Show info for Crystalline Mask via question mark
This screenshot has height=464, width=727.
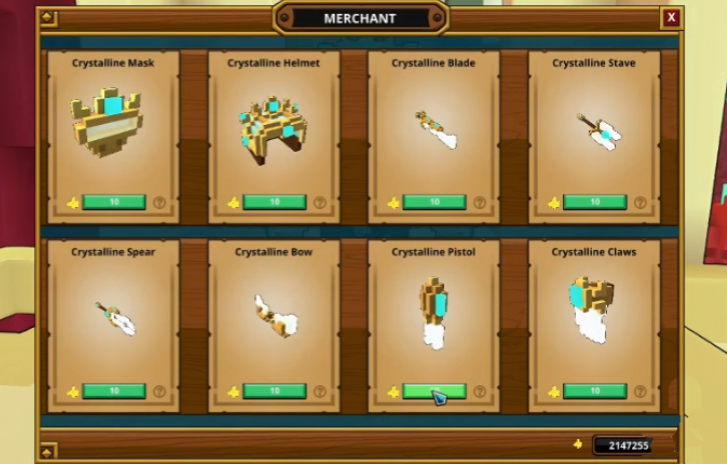tap(159, 203)
